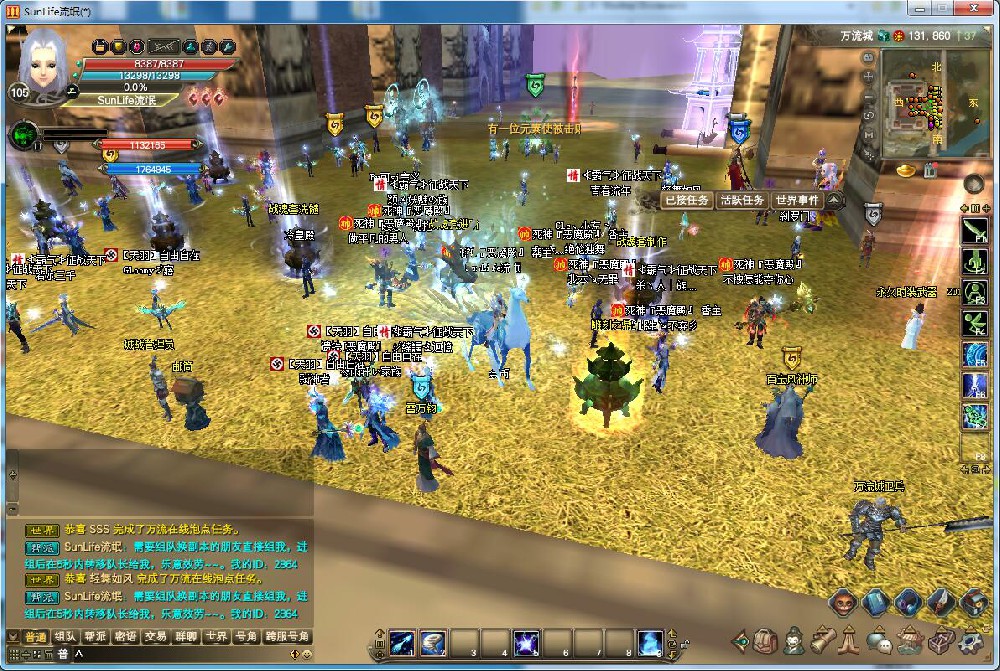Use the tornado skill in hotbar slot 2
The height and width of the screenshot is (671, 1000).
coord(433,641)
